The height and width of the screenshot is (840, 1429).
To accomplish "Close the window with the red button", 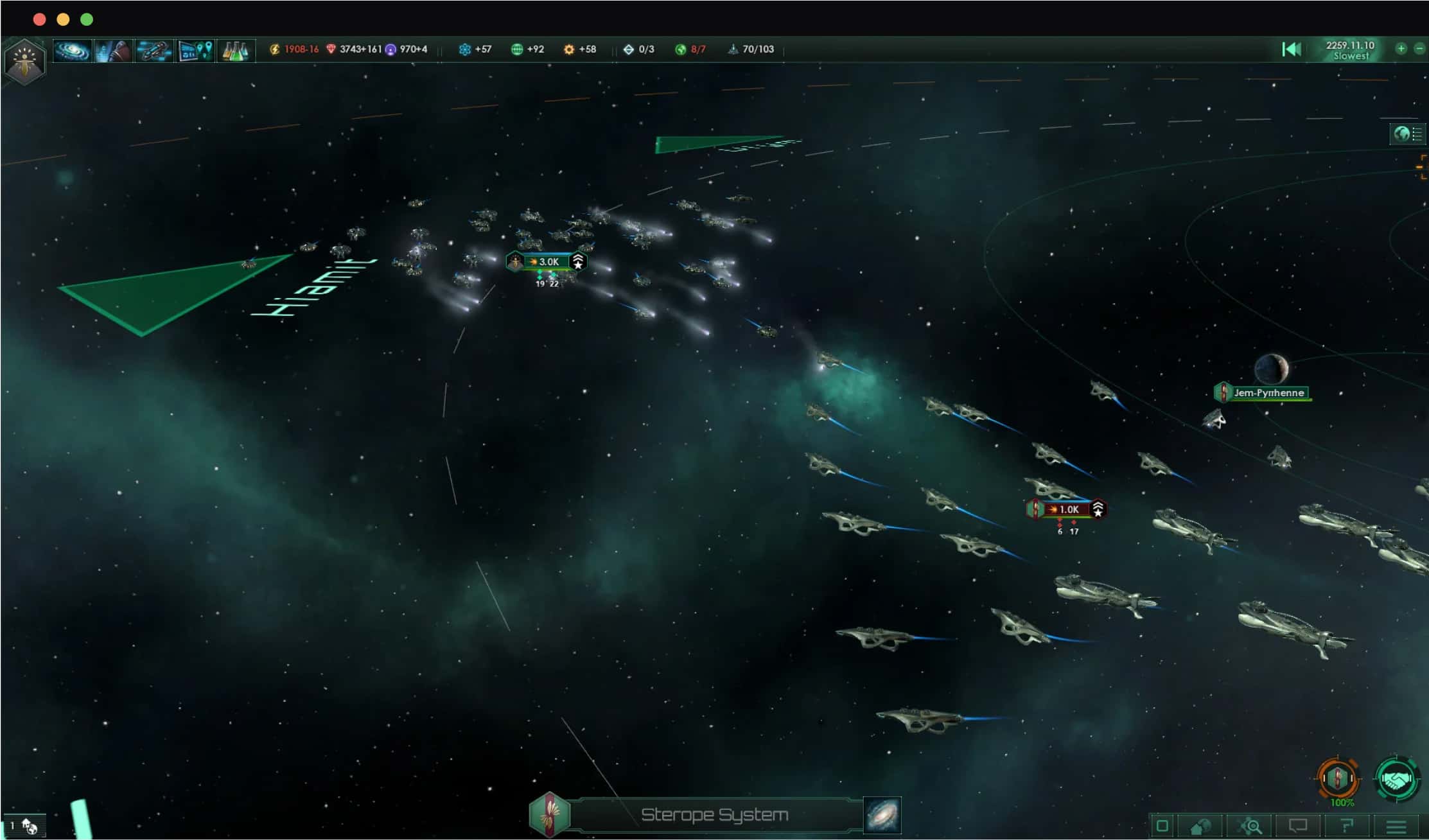I will click(39, 19).
